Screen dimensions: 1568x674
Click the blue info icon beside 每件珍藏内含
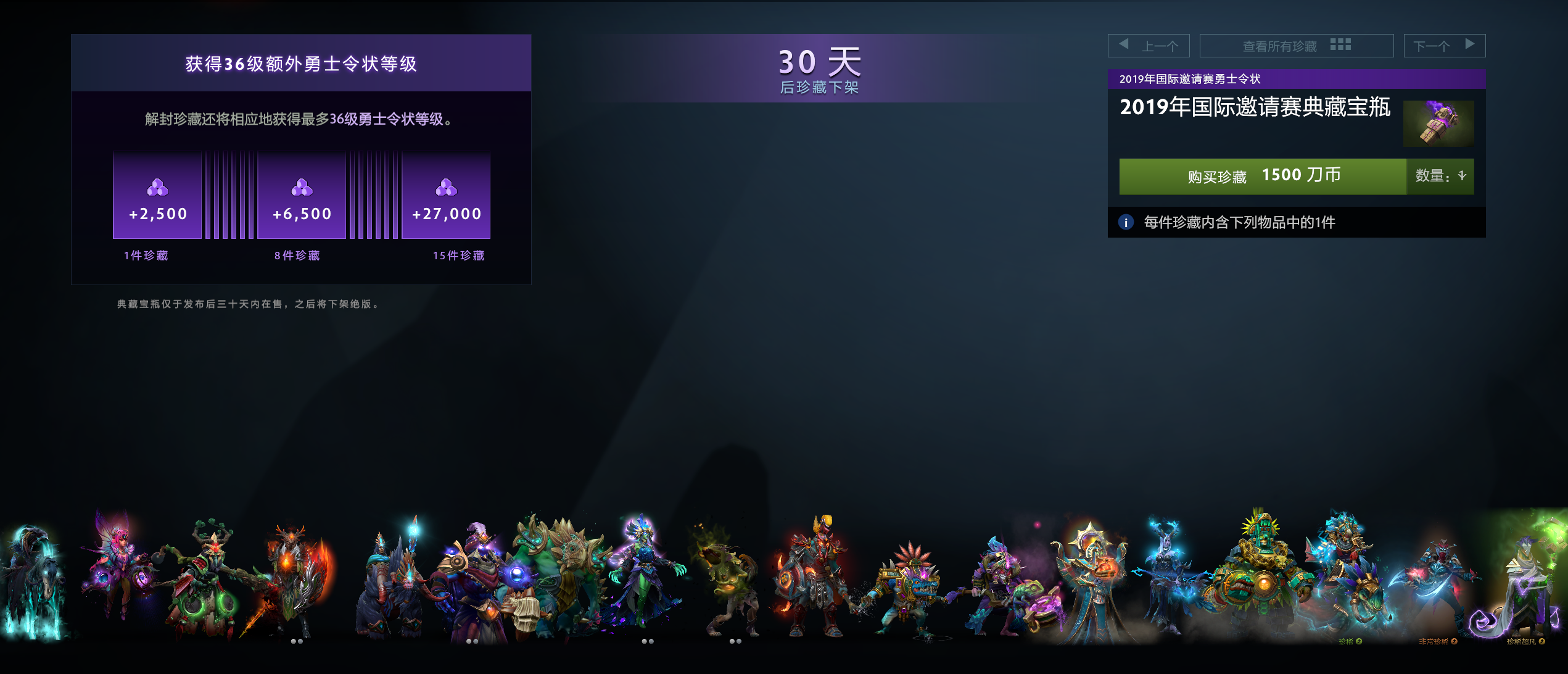click(x=1126, y=222)
